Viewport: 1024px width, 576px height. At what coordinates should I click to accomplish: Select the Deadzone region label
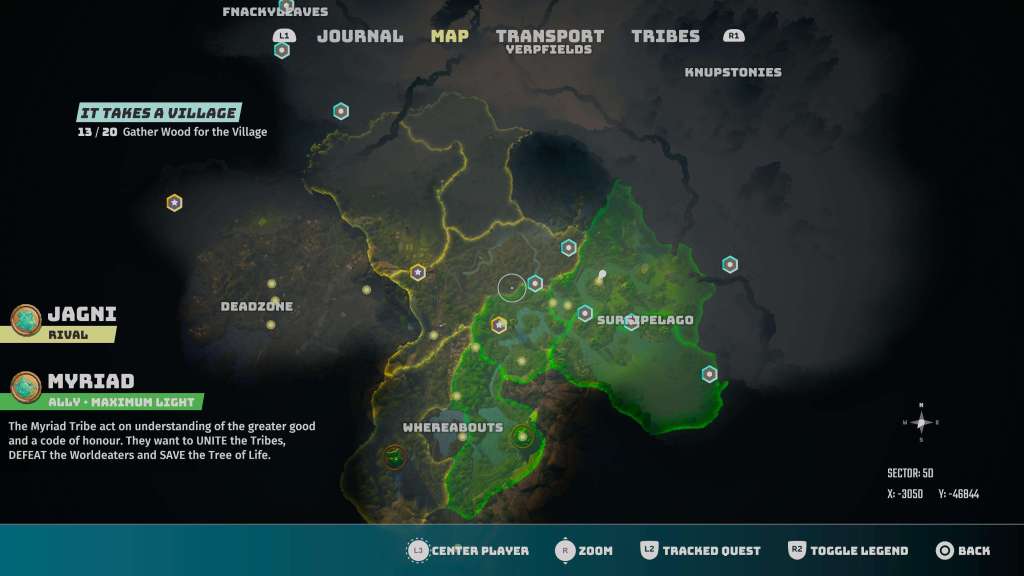257,306
